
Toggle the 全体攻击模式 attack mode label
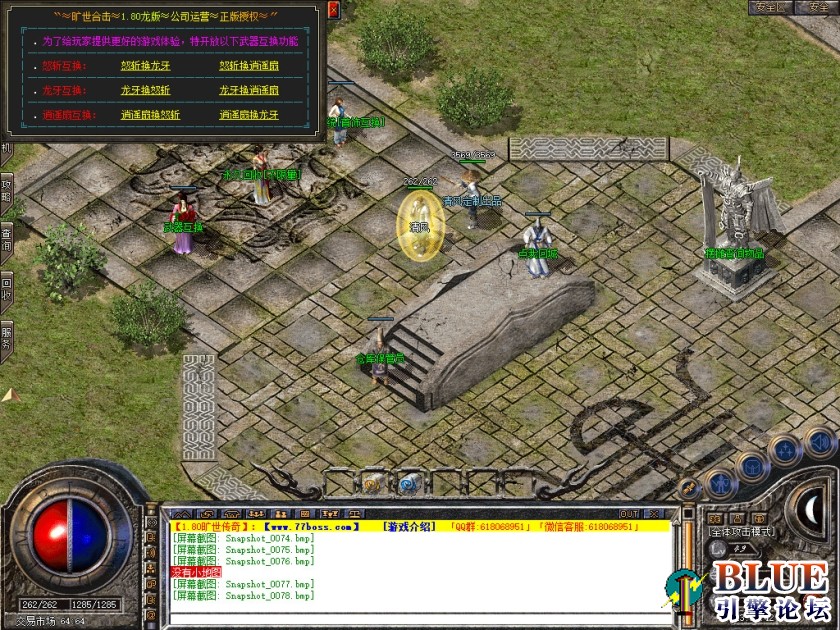pyautogui.click(x=740, y=531)
